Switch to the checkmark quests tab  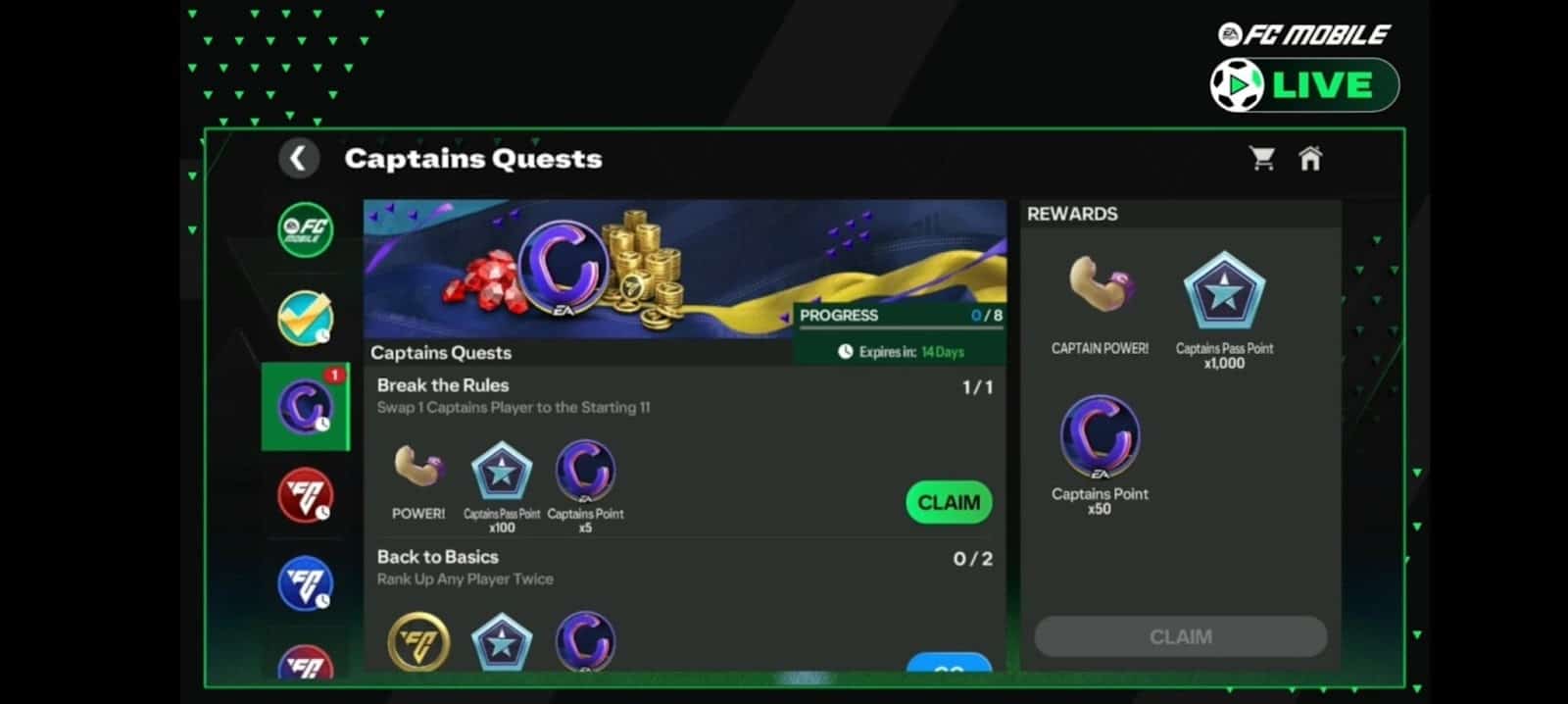[x=305, y=318]
